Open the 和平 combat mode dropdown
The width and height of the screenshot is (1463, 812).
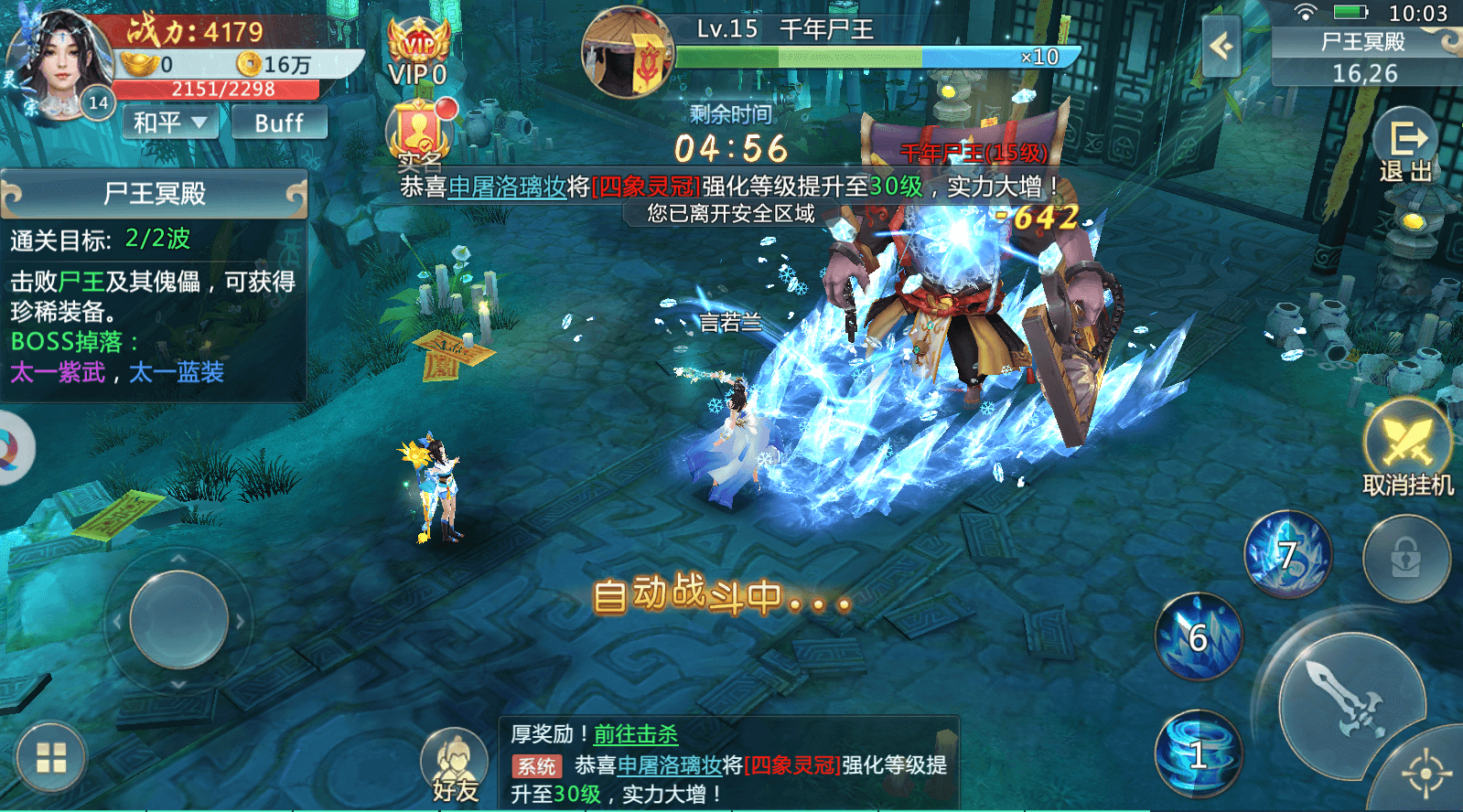pos(170,123)
